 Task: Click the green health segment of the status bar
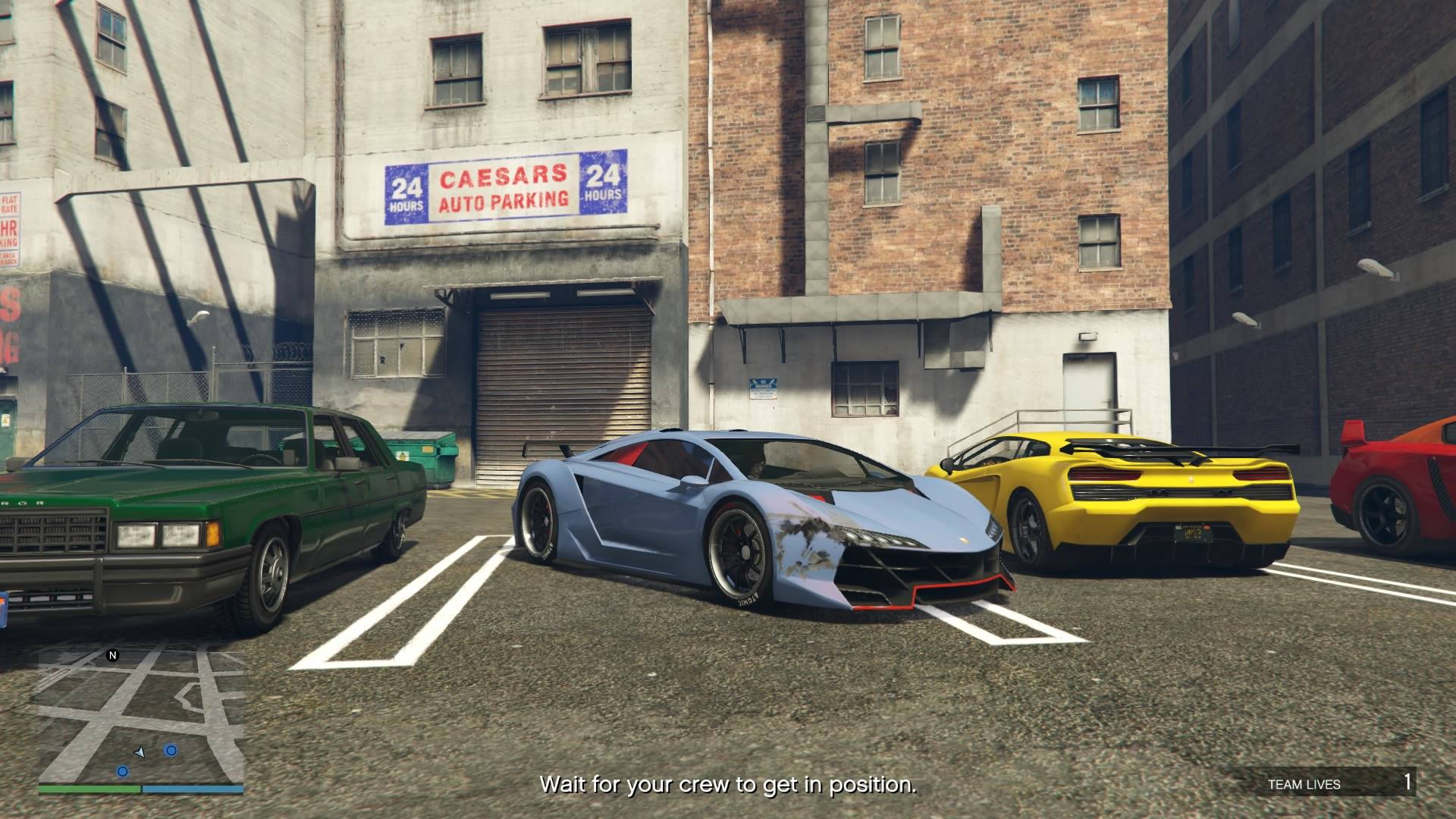pos(91,789)
